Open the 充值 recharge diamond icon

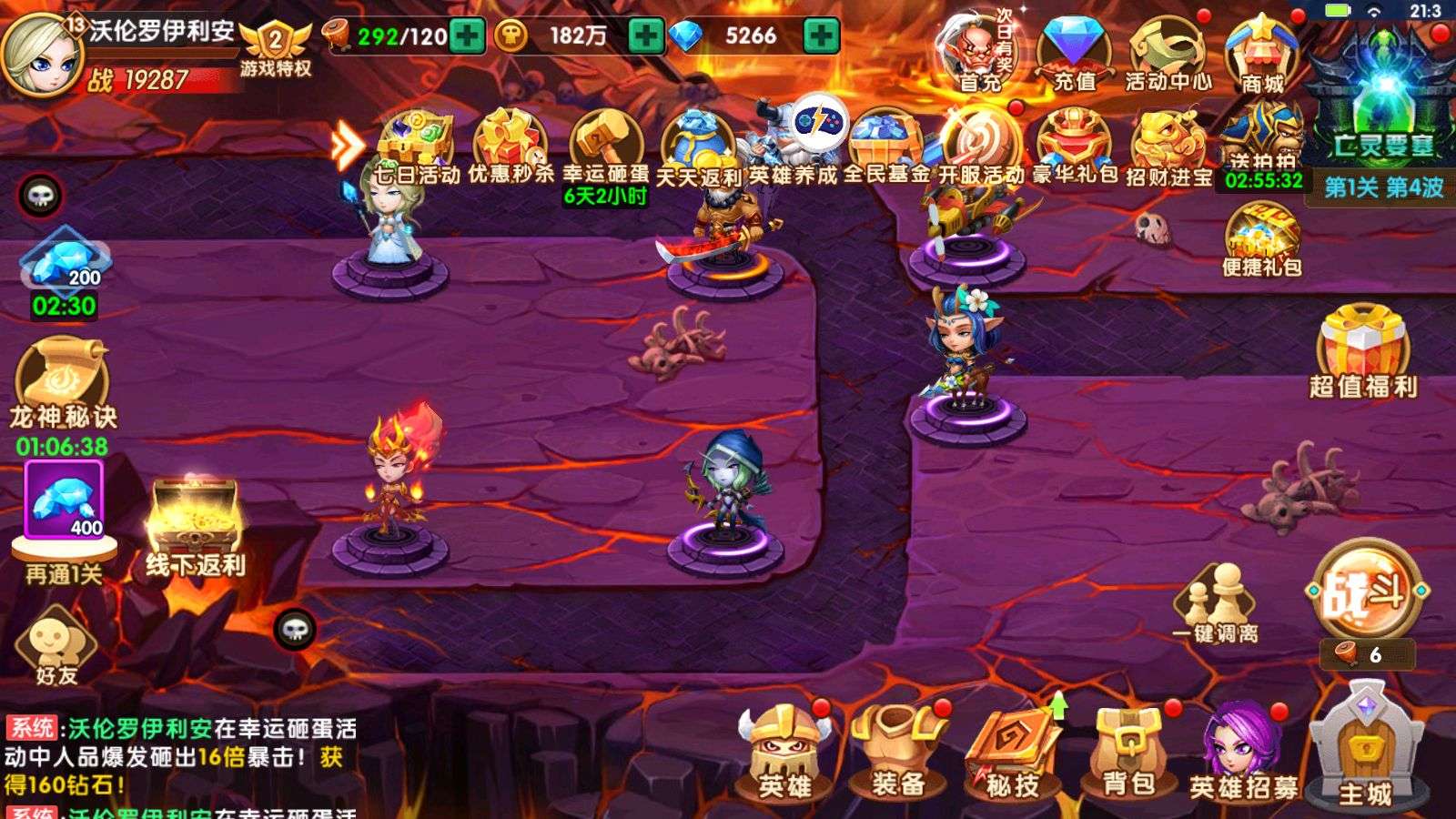(1074, 55)
